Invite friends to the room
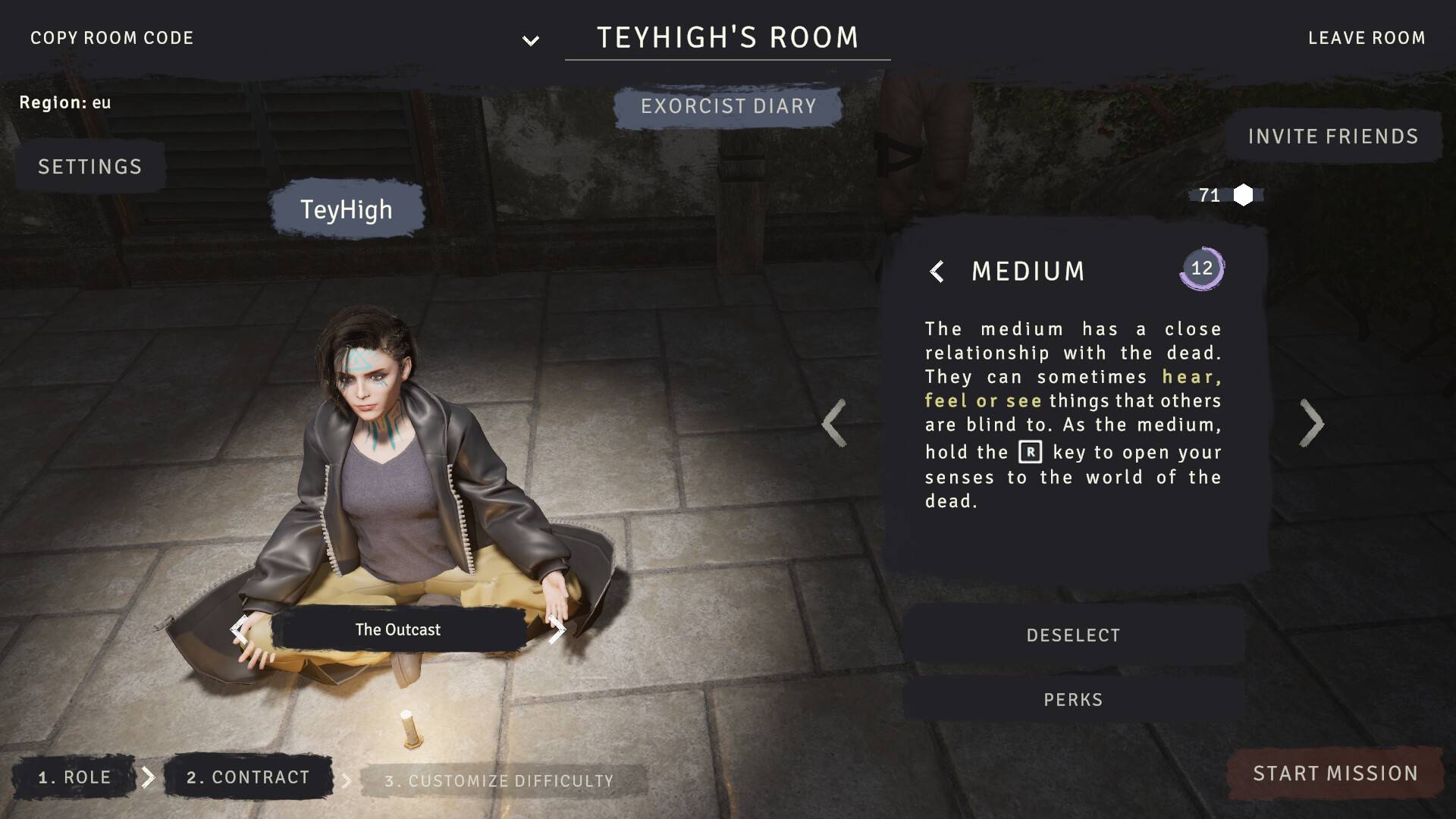The image size is (1456, 819). (x=1332, y=136)
